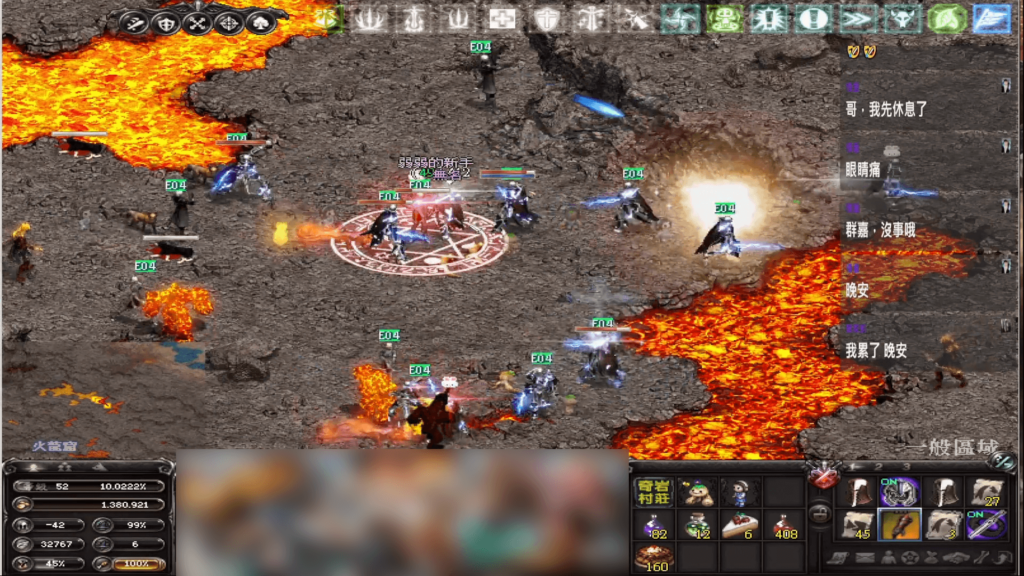1024x576 pixels.
Task: Toggle the purple sword skill marked ON
Action: [x=985, y=525]
